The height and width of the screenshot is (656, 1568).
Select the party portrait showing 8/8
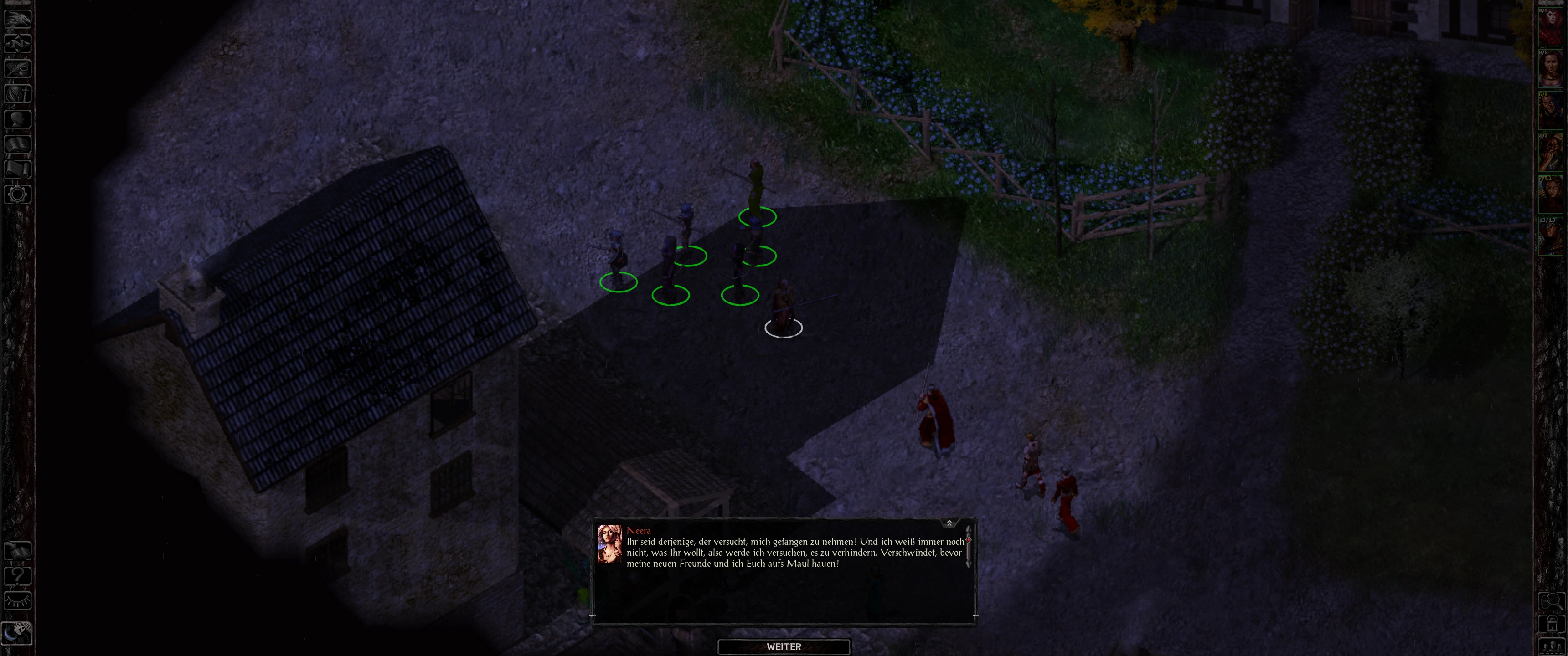[x=1550, y=69]
